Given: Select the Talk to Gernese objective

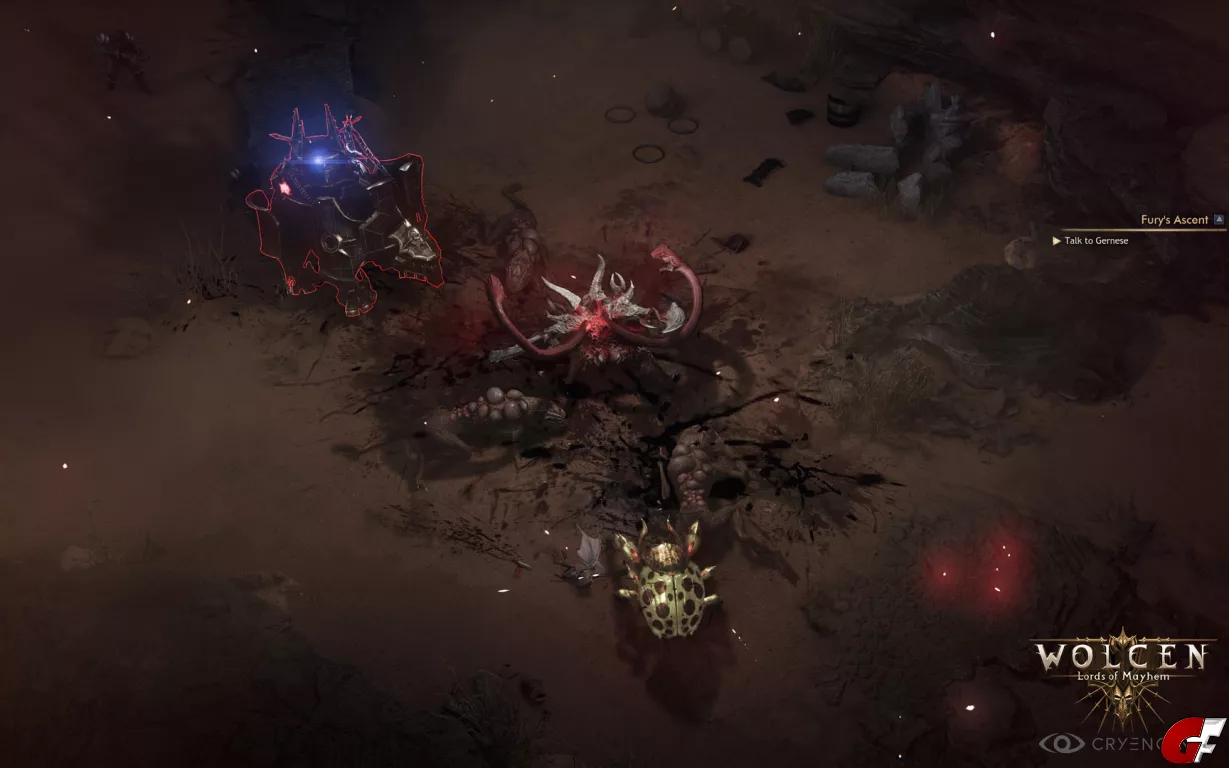Looking at the screenshot, I should (x=1096, y=241).
